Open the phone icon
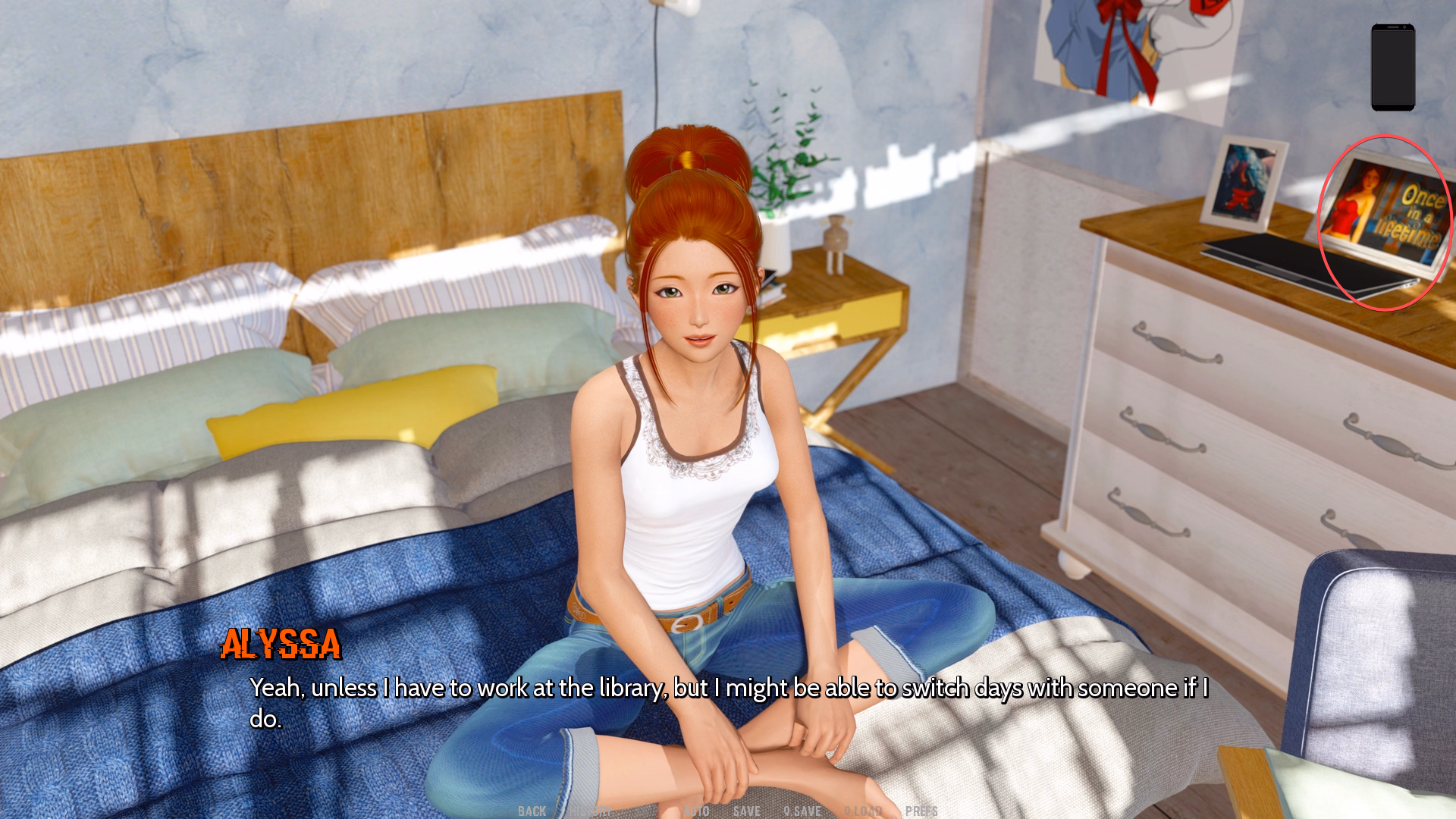 tap(1392, 67)
